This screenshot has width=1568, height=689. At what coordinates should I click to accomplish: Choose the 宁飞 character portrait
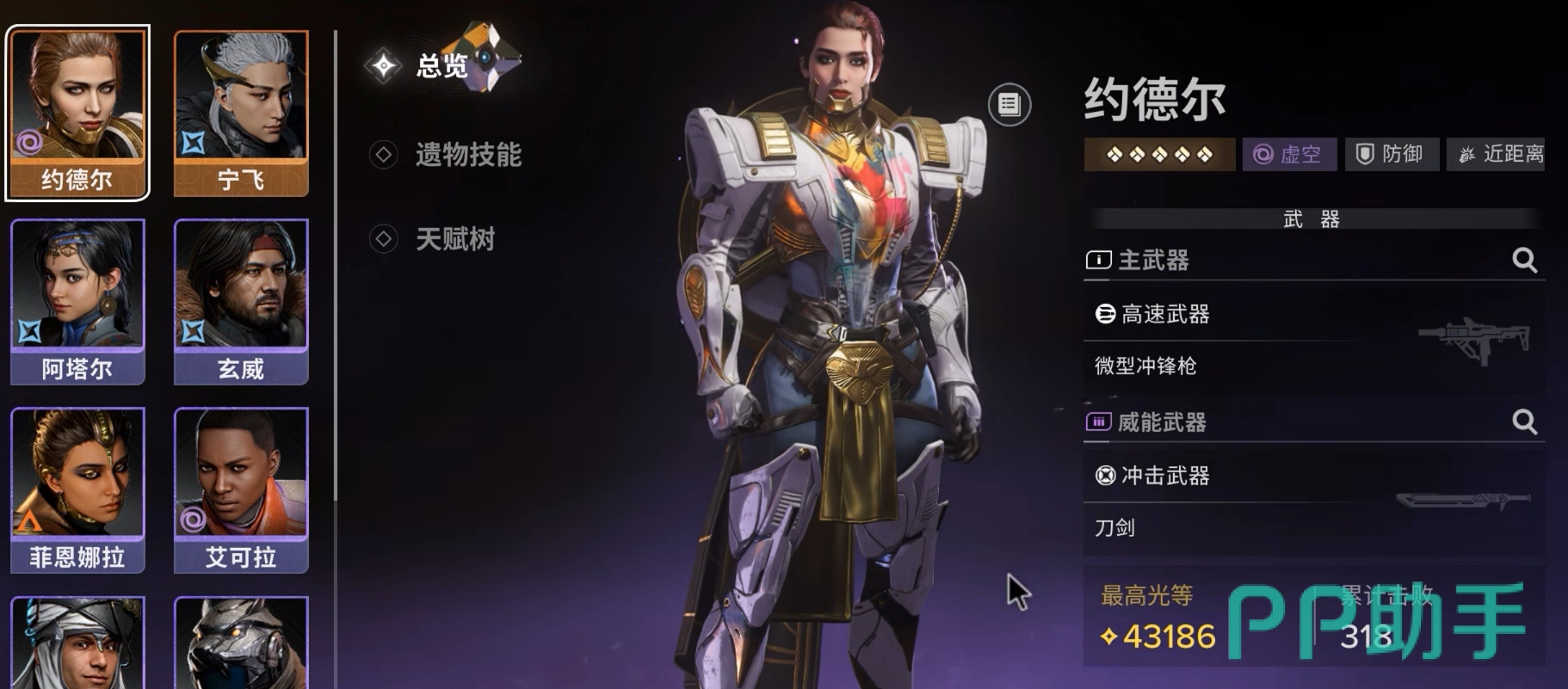(241, 112)
